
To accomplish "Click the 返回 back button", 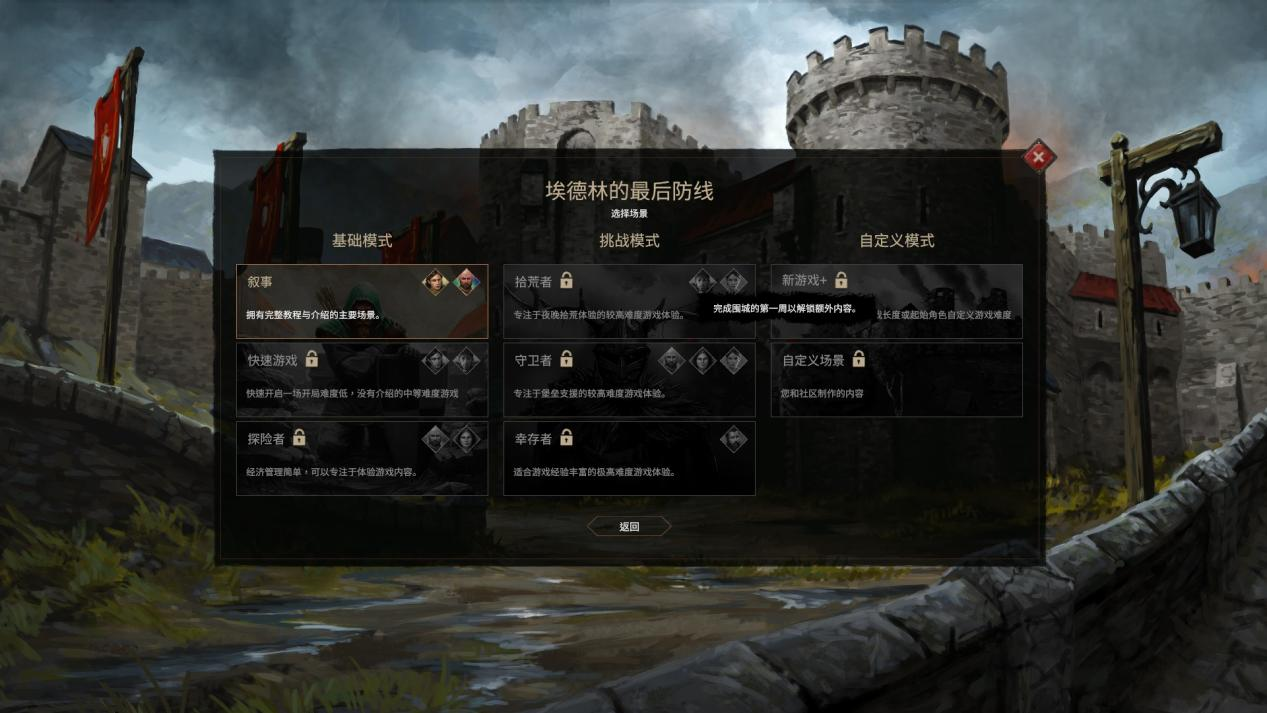I will coord(628,526).
